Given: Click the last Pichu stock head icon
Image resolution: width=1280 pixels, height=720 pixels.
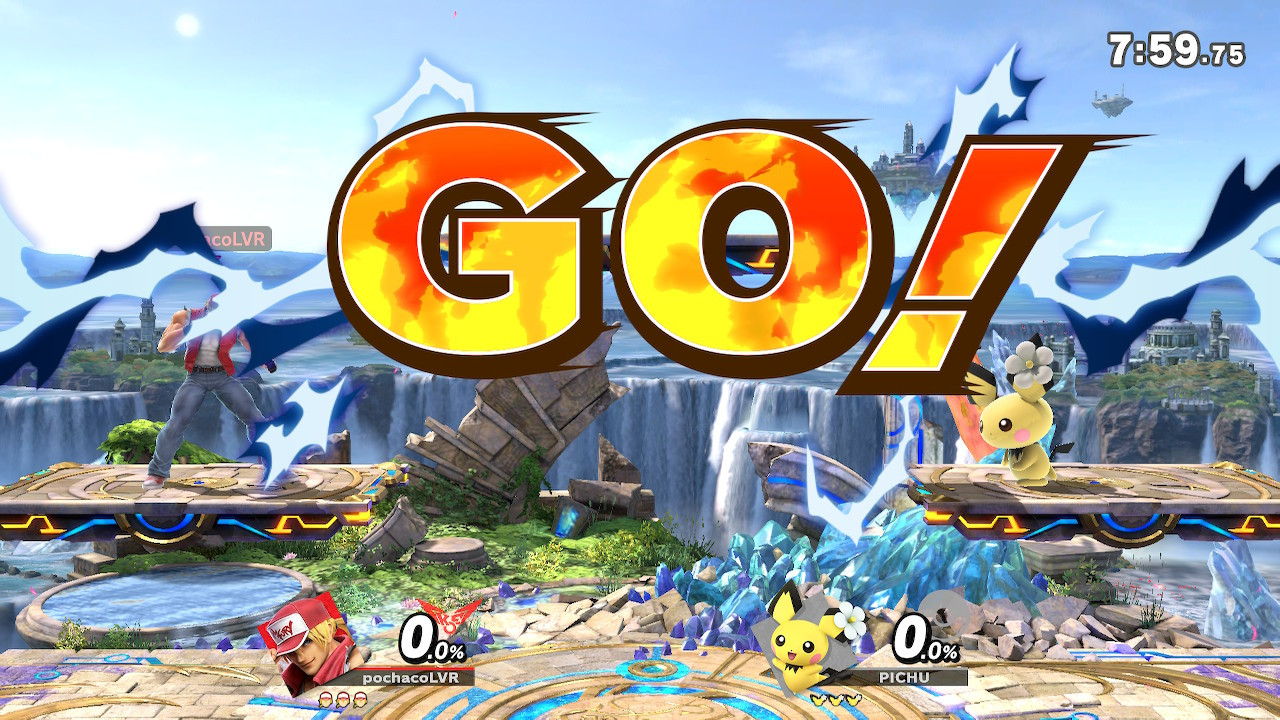Looking at the screenshot, I should click(851, 699).
